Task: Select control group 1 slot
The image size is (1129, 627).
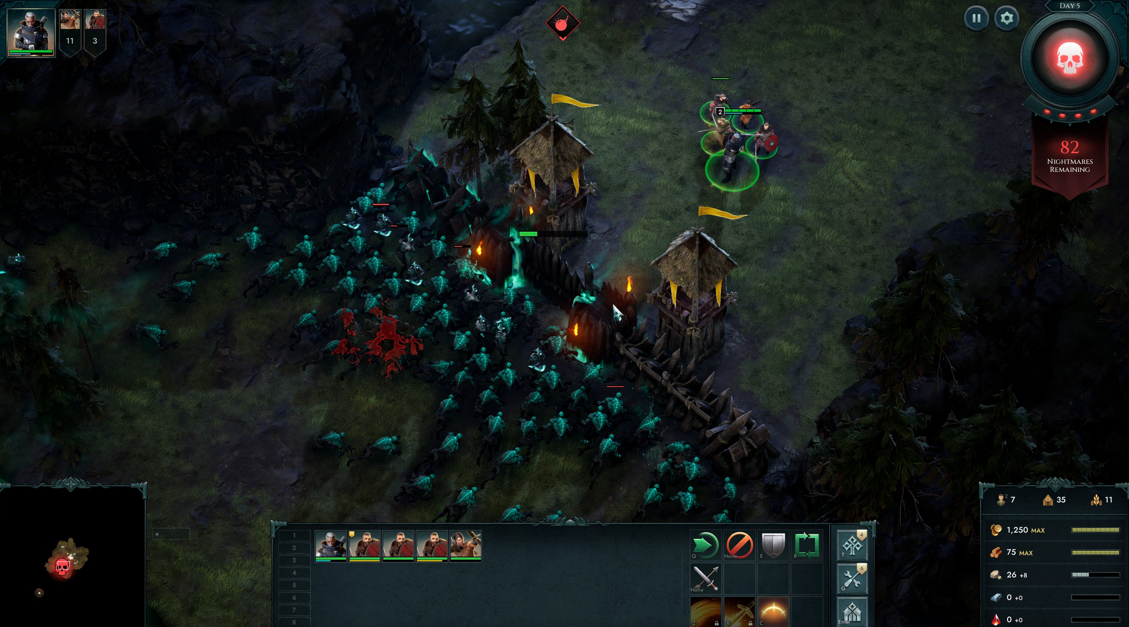Action: 294,537
